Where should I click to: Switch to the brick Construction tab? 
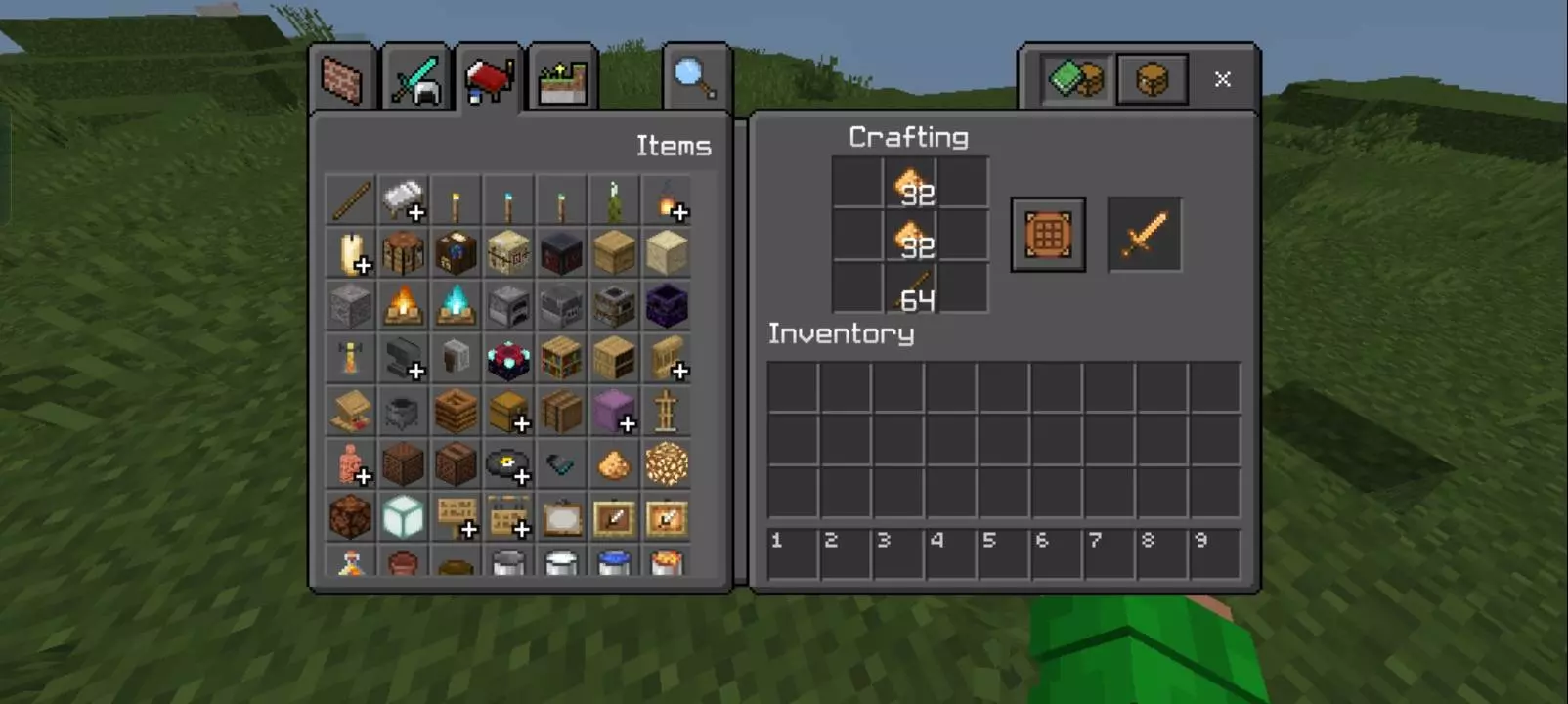click(x=342, y=78)
